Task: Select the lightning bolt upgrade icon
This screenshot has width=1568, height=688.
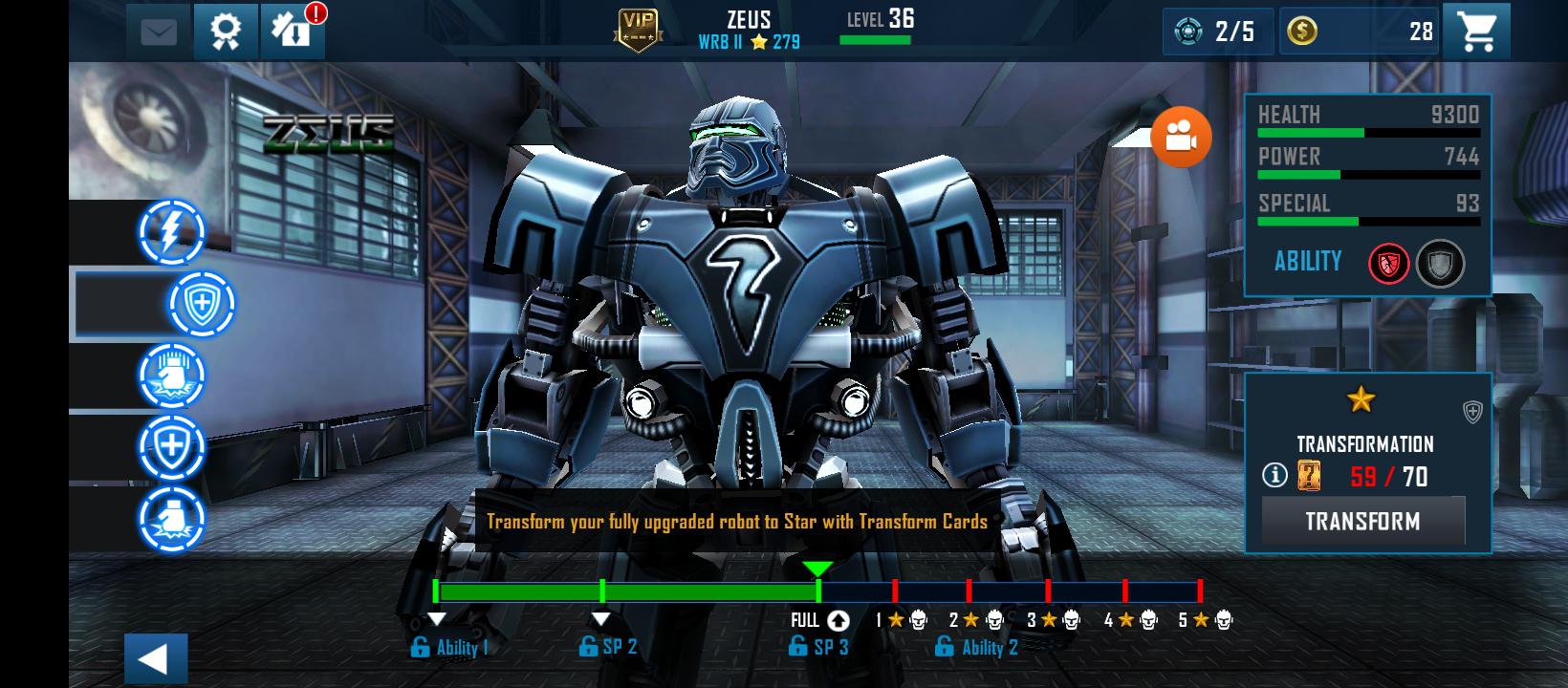Action: pyautogui.click(x=172, y=232)
